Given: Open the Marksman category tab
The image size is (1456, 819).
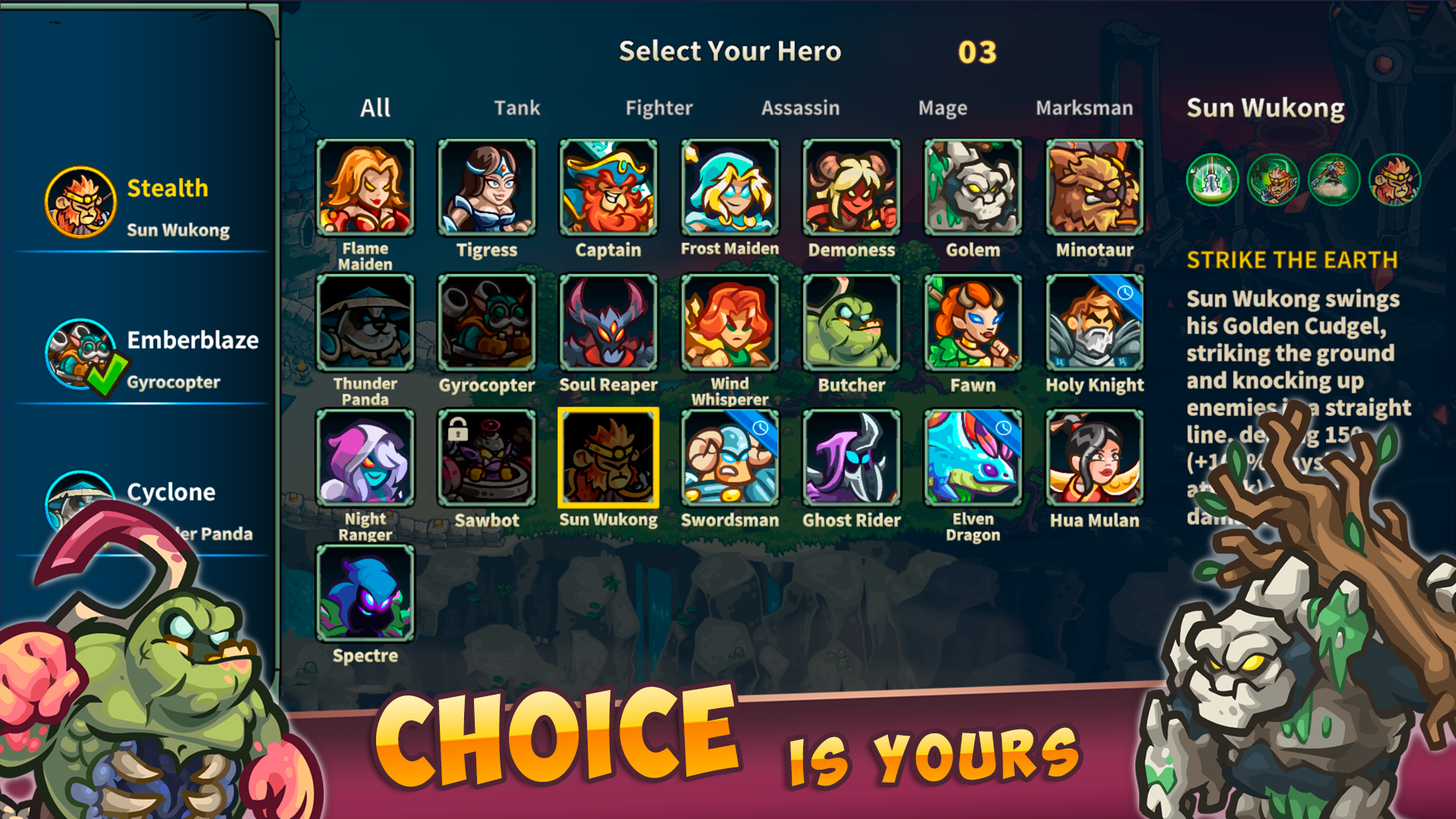Looking at the screenshot, I should coord(1084,108).
